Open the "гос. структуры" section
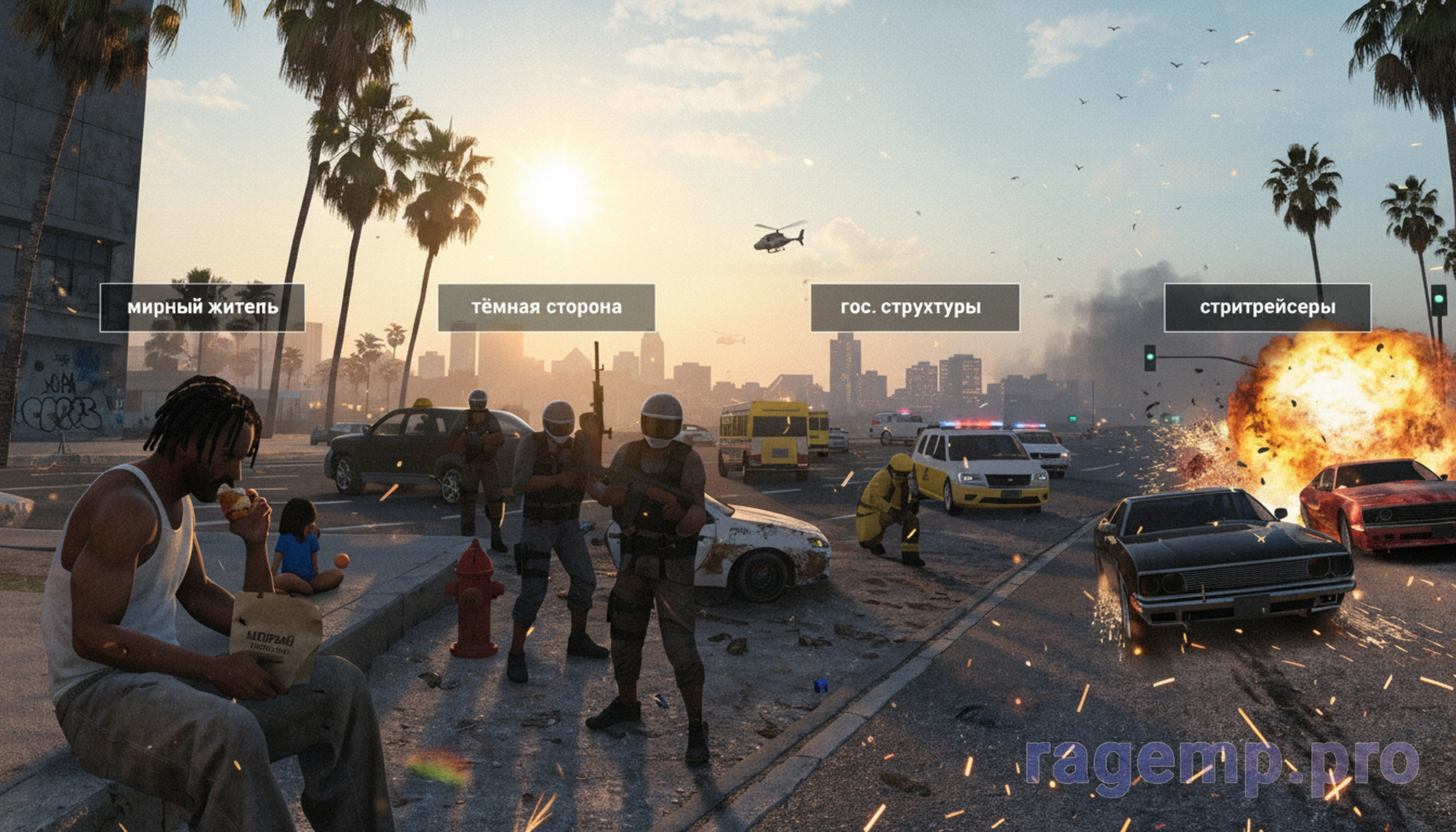 tap(915, 307)
